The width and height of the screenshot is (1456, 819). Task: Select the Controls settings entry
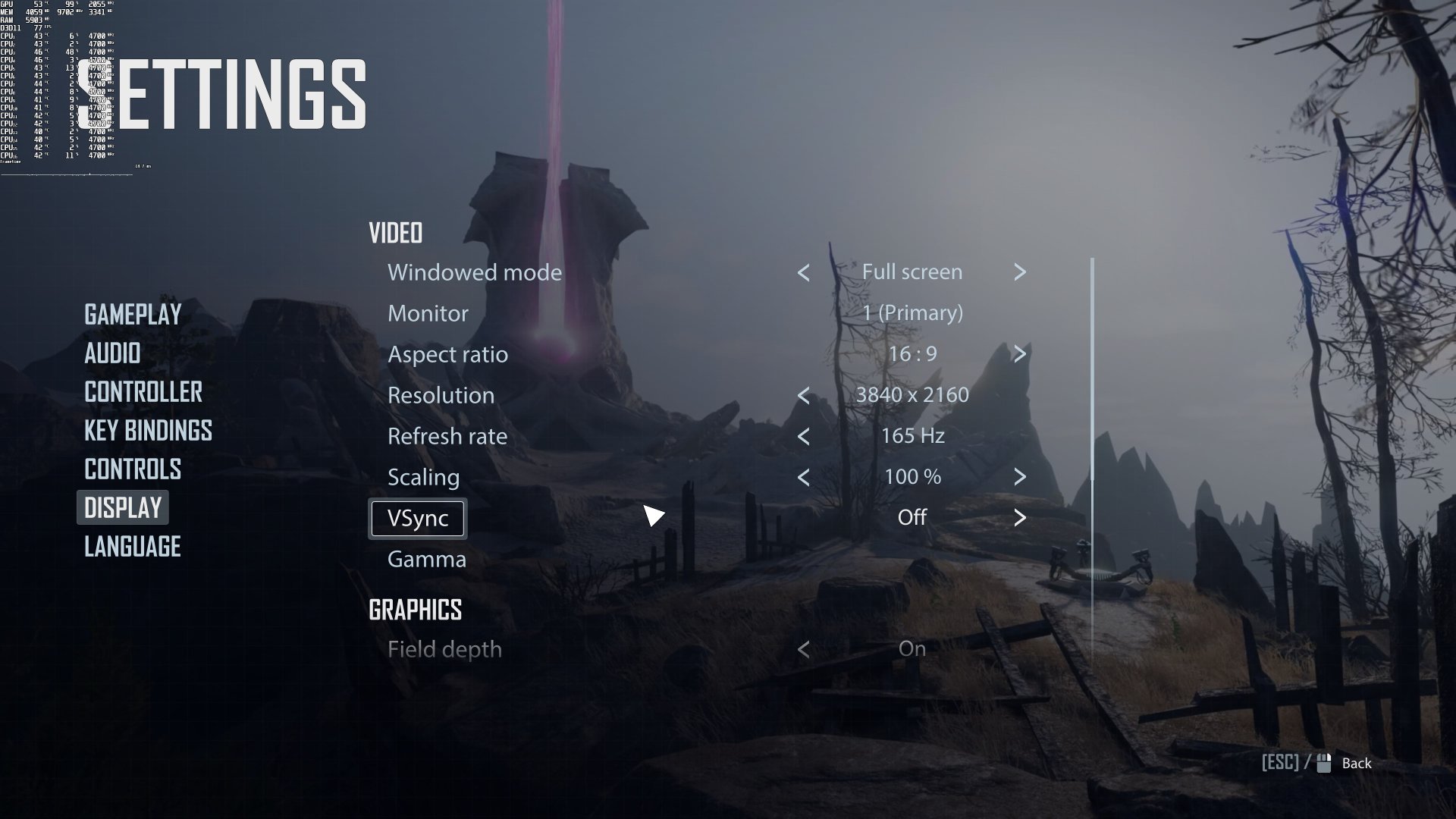pyautogui.click(x=133, y=470)
